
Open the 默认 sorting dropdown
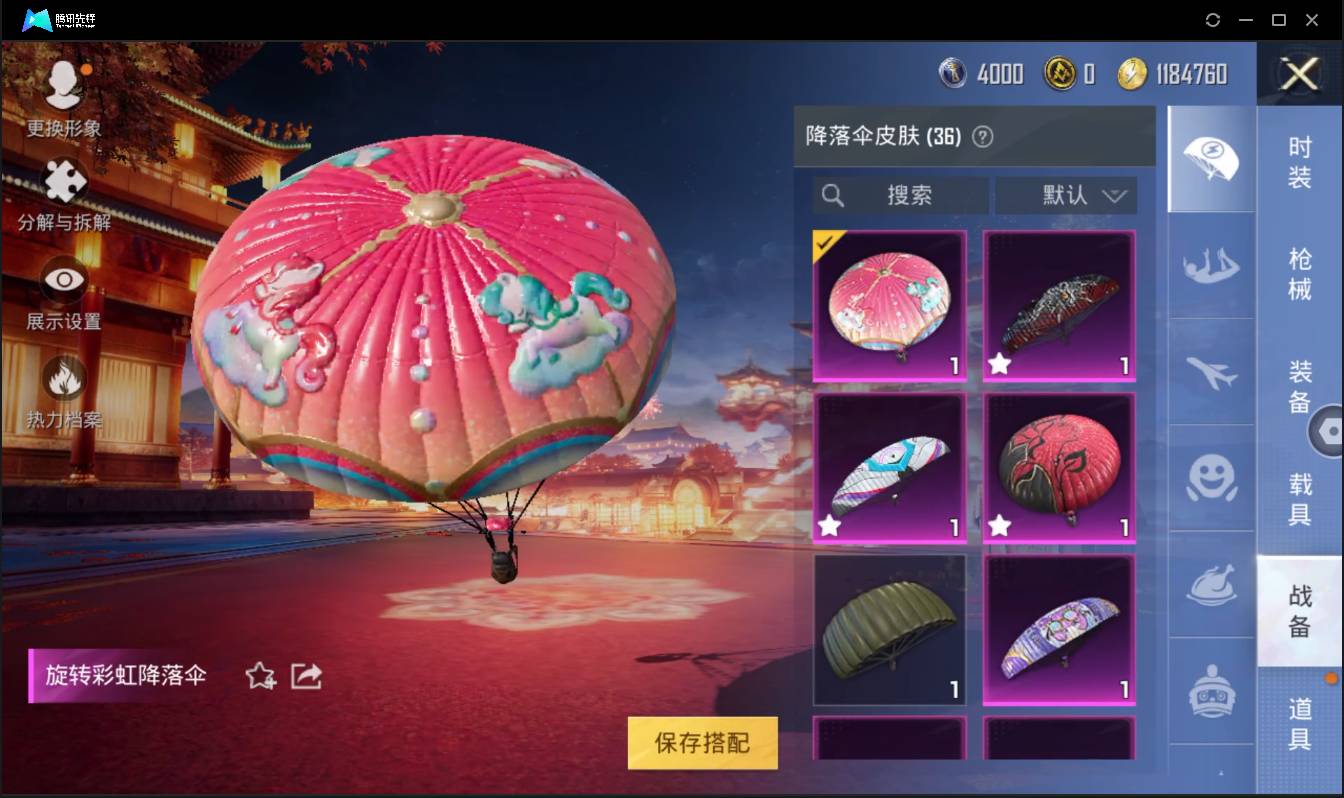[x=1066, y=196]
